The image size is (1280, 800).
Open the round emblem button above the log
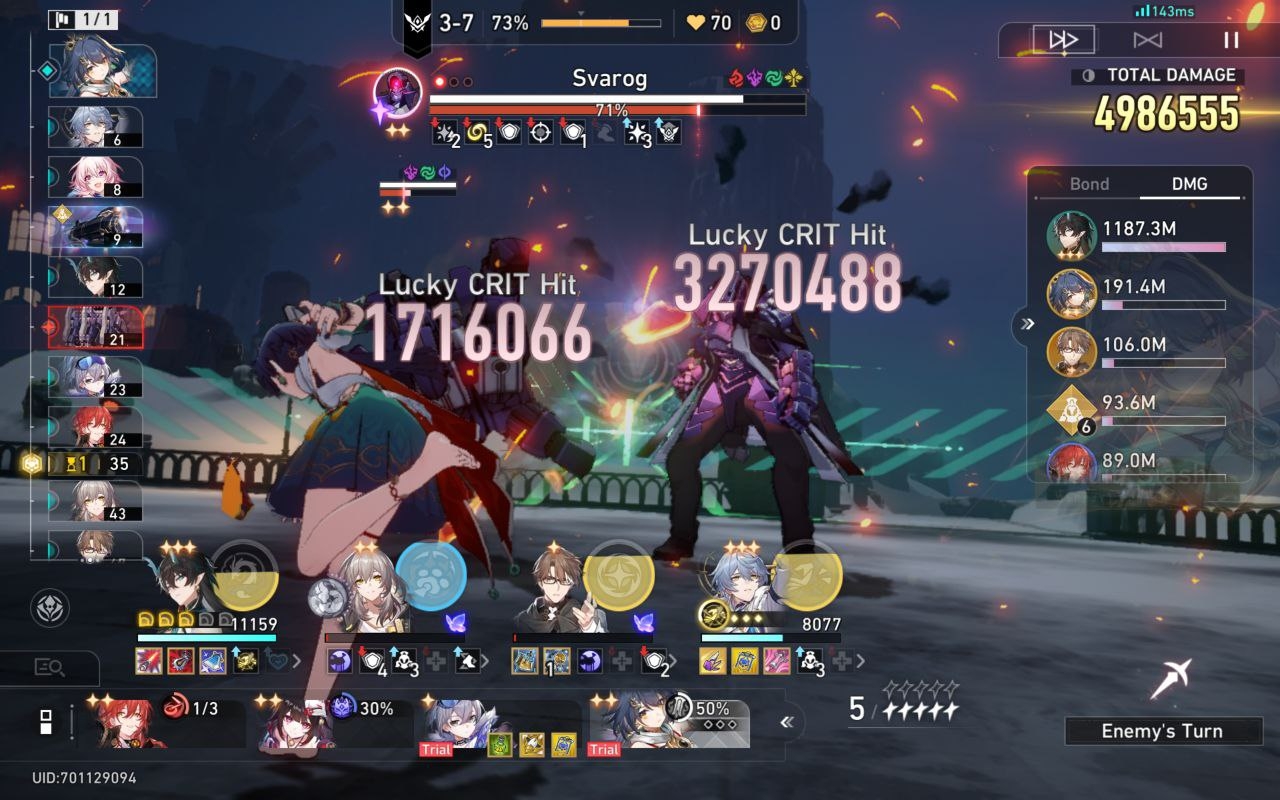pyautogui.click(x=49, y=608)
